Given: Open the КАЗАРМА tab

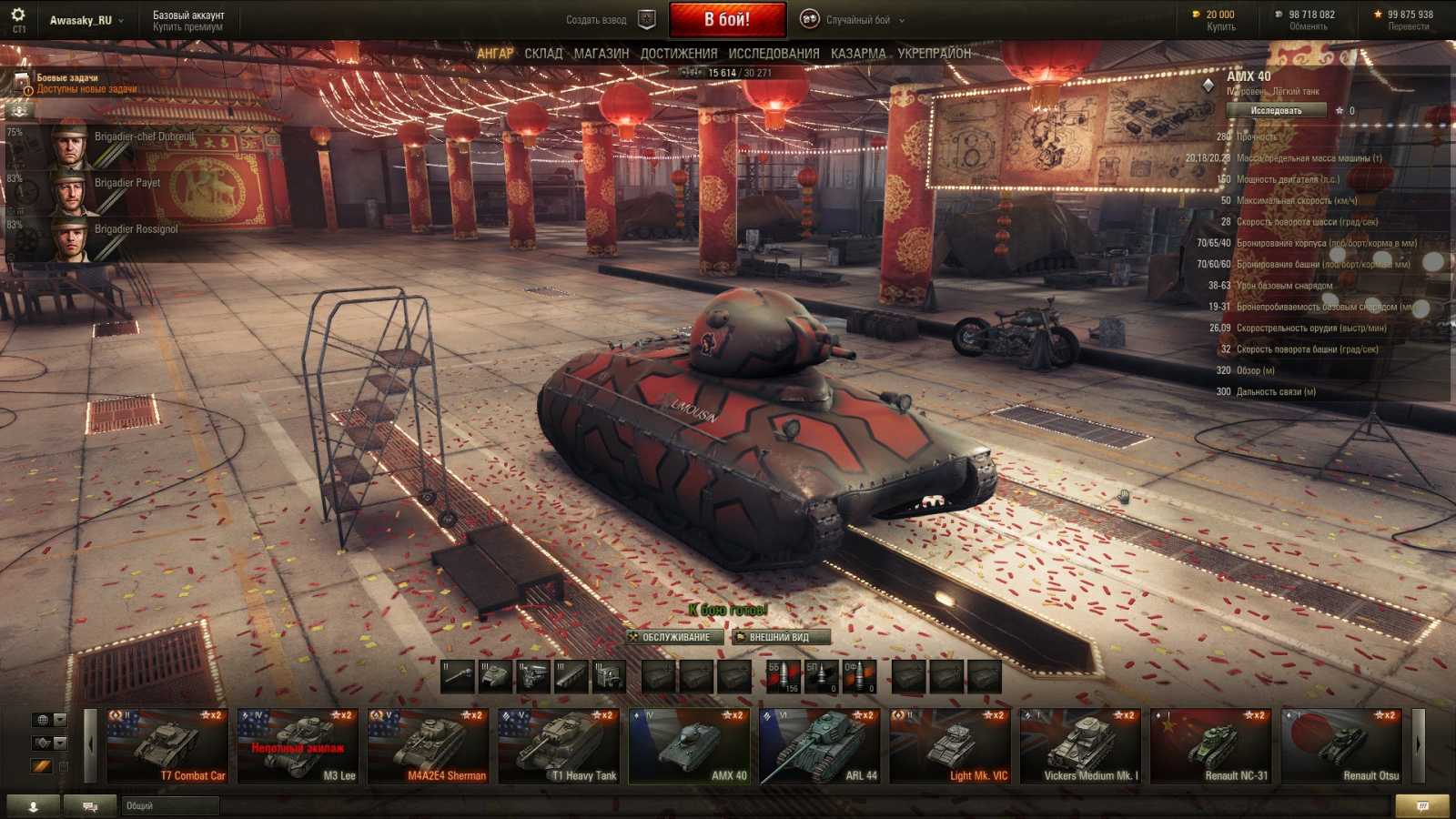Looking at the screenshot, I should [856, 53].
